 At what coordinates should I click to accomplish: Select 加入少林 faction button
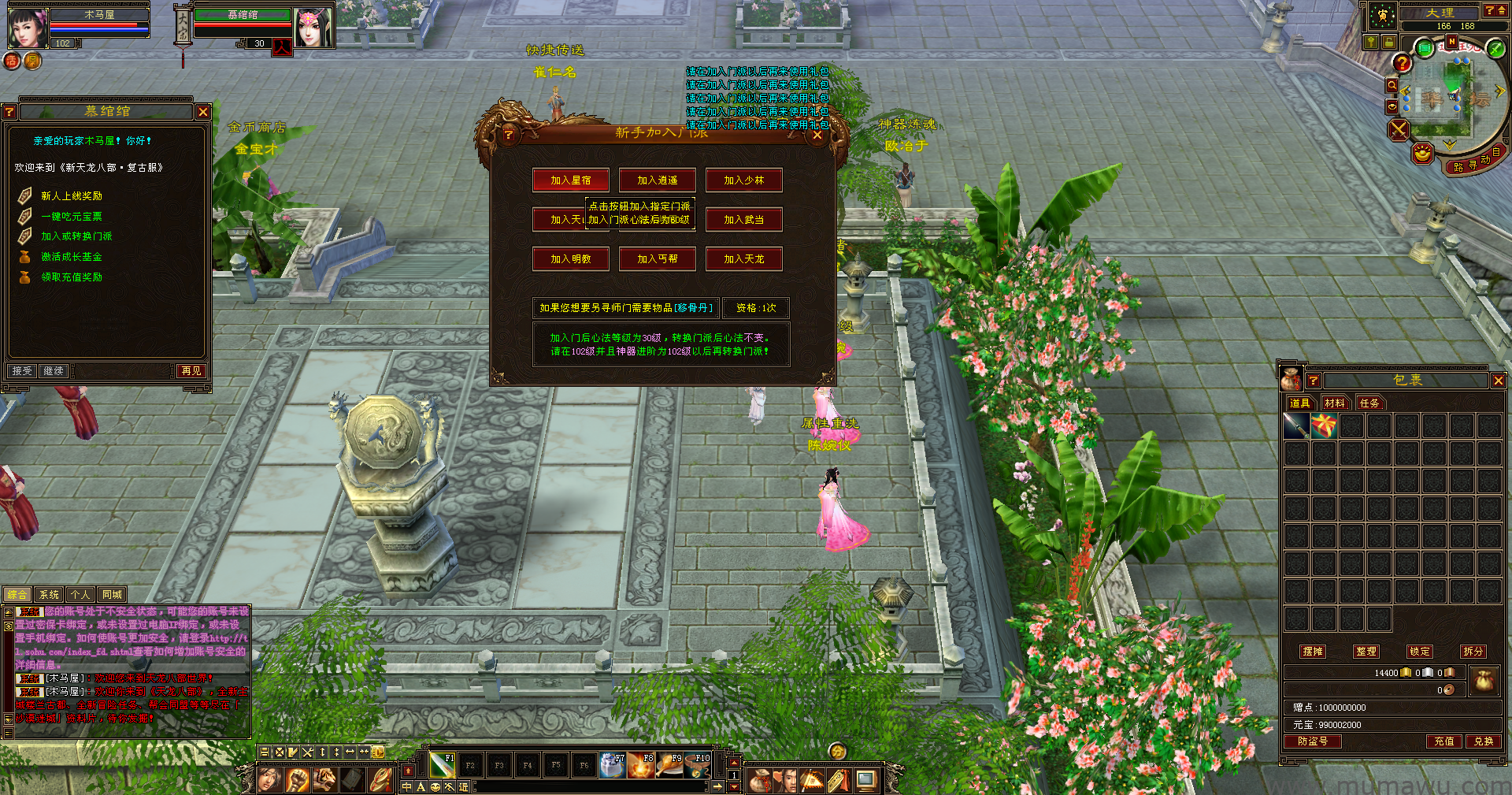click(743, 180)
